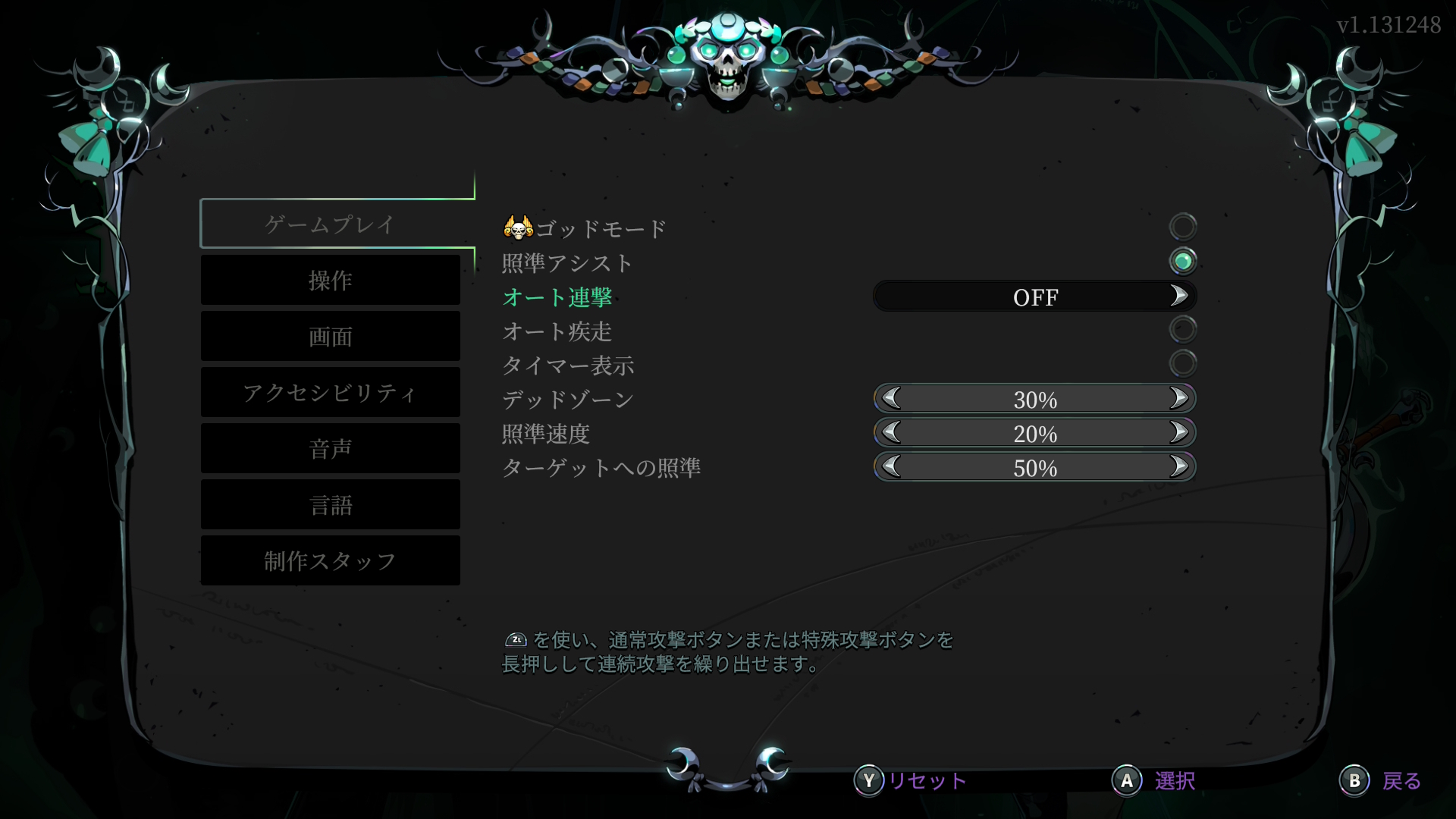Disable the 照準アシスト checkbox

pyautogui.click(x=1182, y=262)
